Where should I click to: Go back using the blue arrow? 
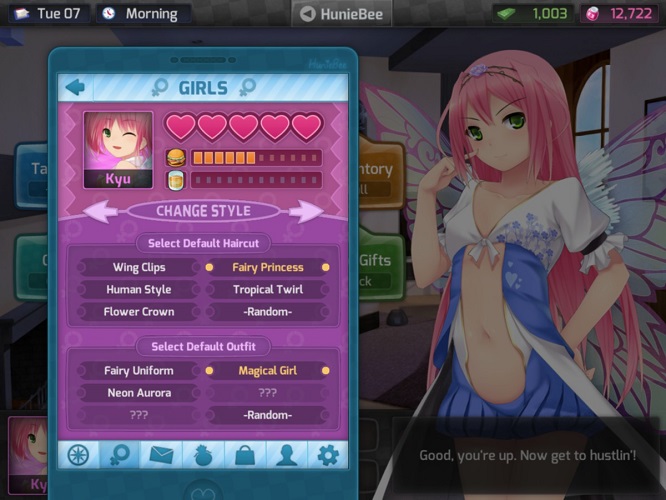click(x=75, y=87)
